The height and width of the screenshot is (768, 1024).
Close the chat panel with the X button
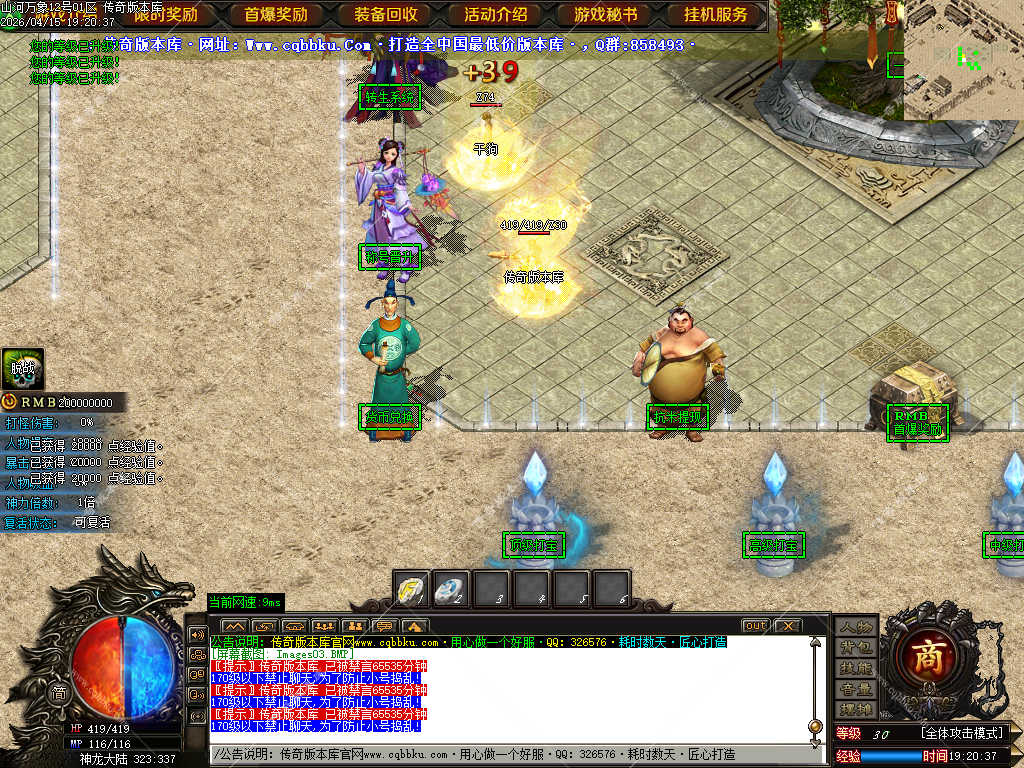pyautogui.click(x=788, y=626)
